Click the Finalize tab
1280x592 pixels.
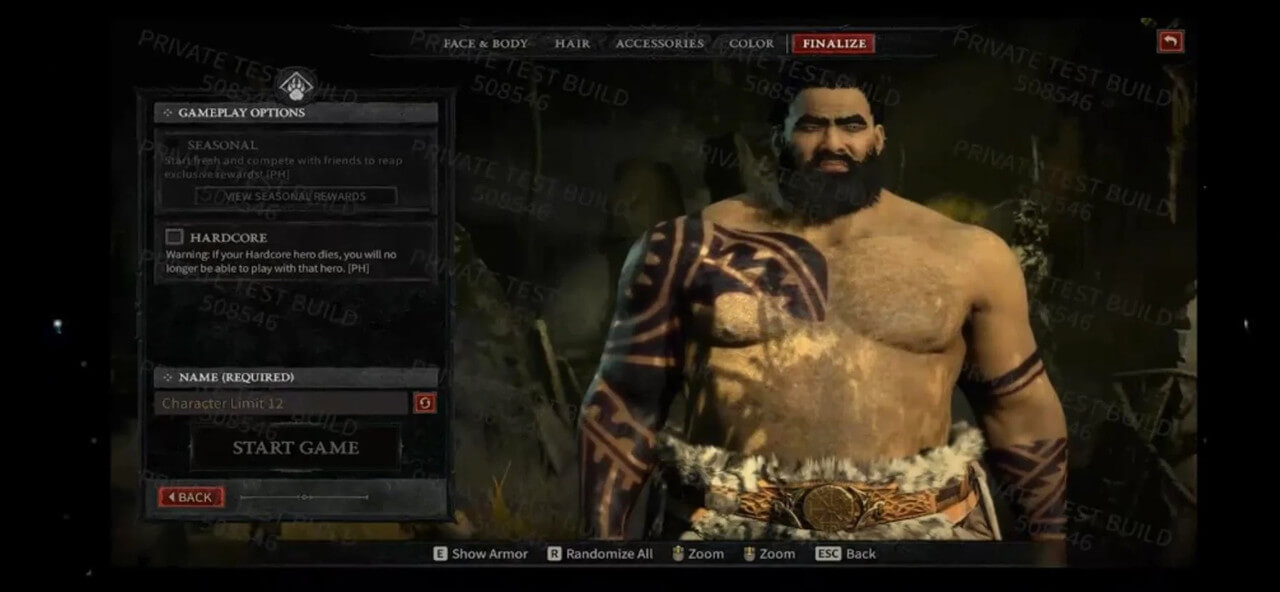(833, 44)
